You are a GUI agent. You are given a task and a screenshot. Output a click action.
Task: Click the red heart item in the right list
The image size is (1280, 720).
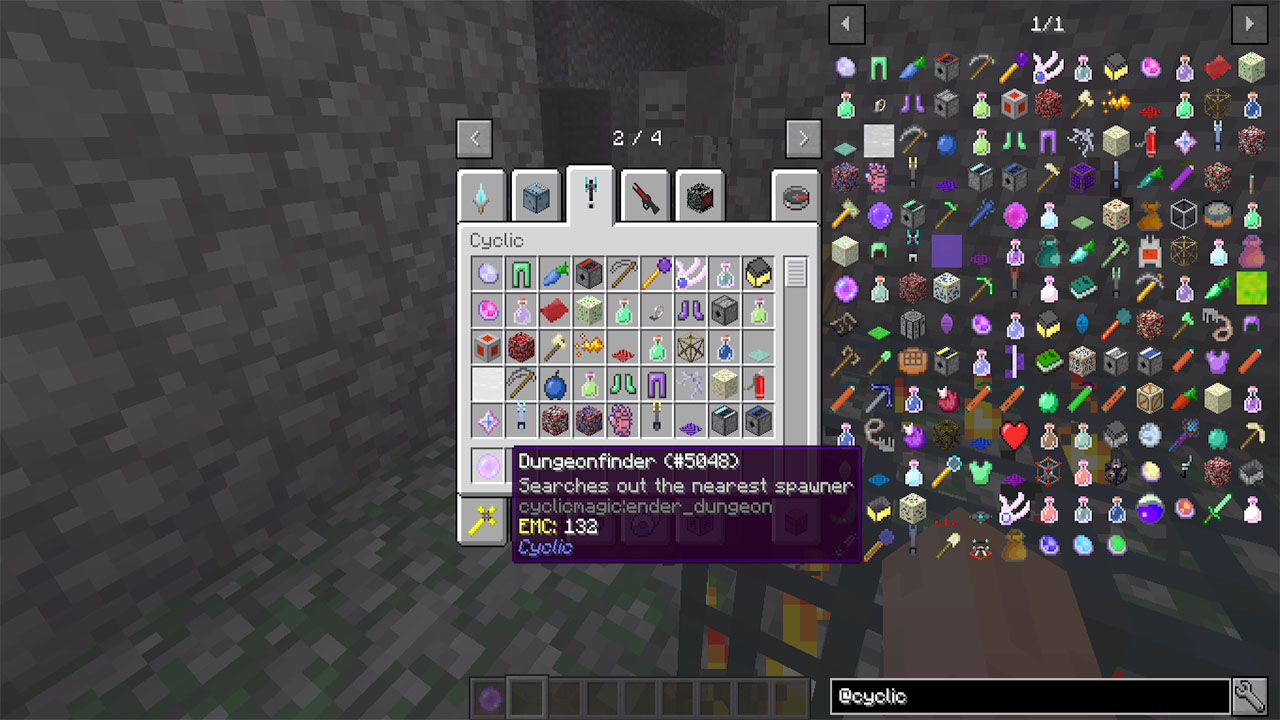point(1014,434)
